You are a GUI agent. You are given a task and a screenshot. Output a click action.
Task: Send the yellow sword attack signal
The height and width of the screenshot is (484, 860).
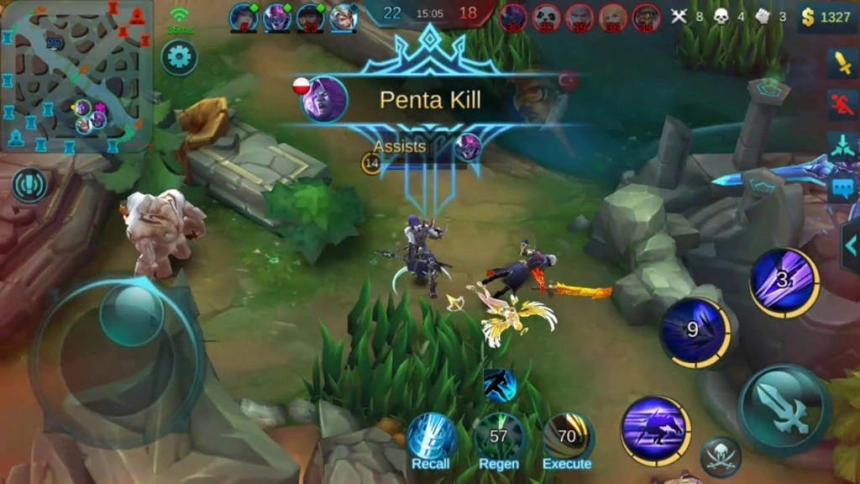(x=842, y=63)
